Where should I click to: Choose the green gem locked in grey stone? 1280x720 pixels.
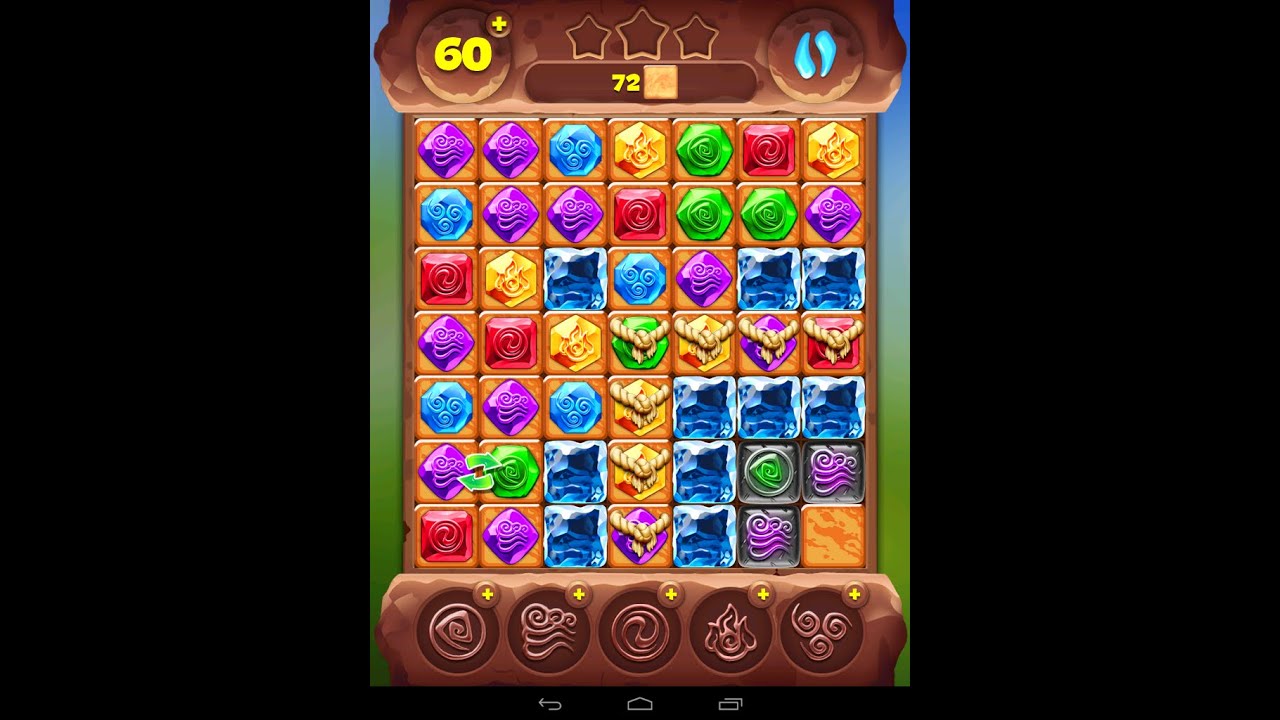tap(768, 472)
